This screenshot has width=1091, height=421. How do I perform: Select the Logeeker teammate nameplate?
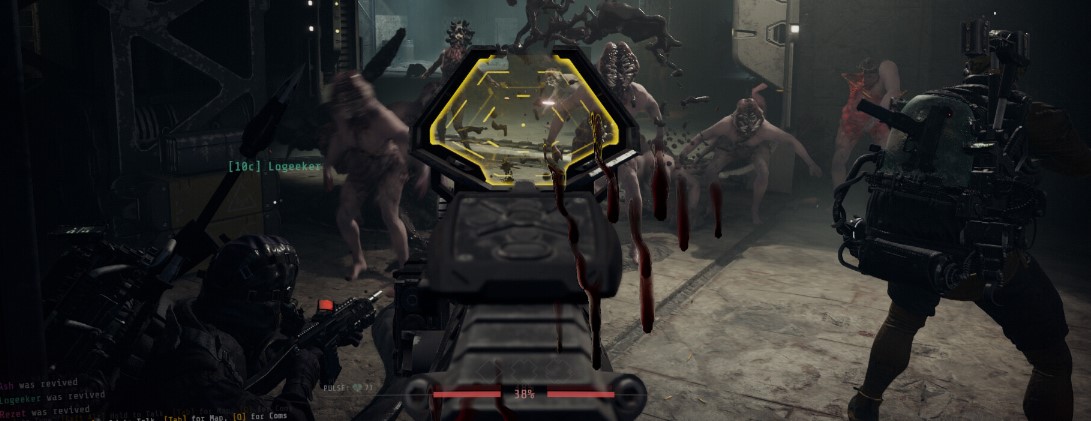click(x=274, y=166)
